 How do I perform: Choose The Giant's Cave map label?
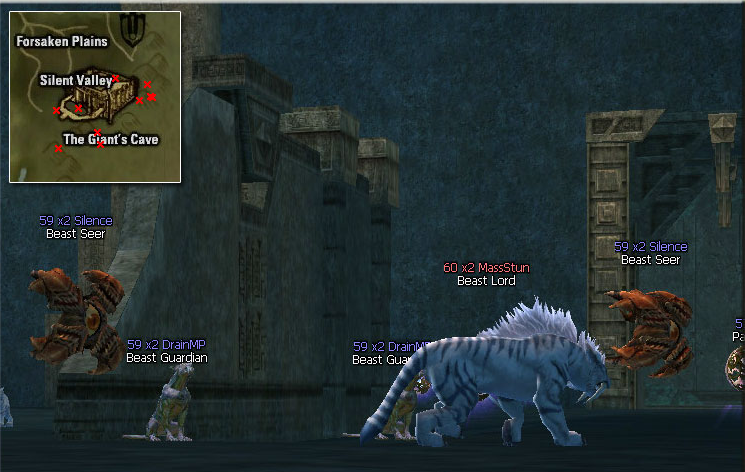pos(111,140)
